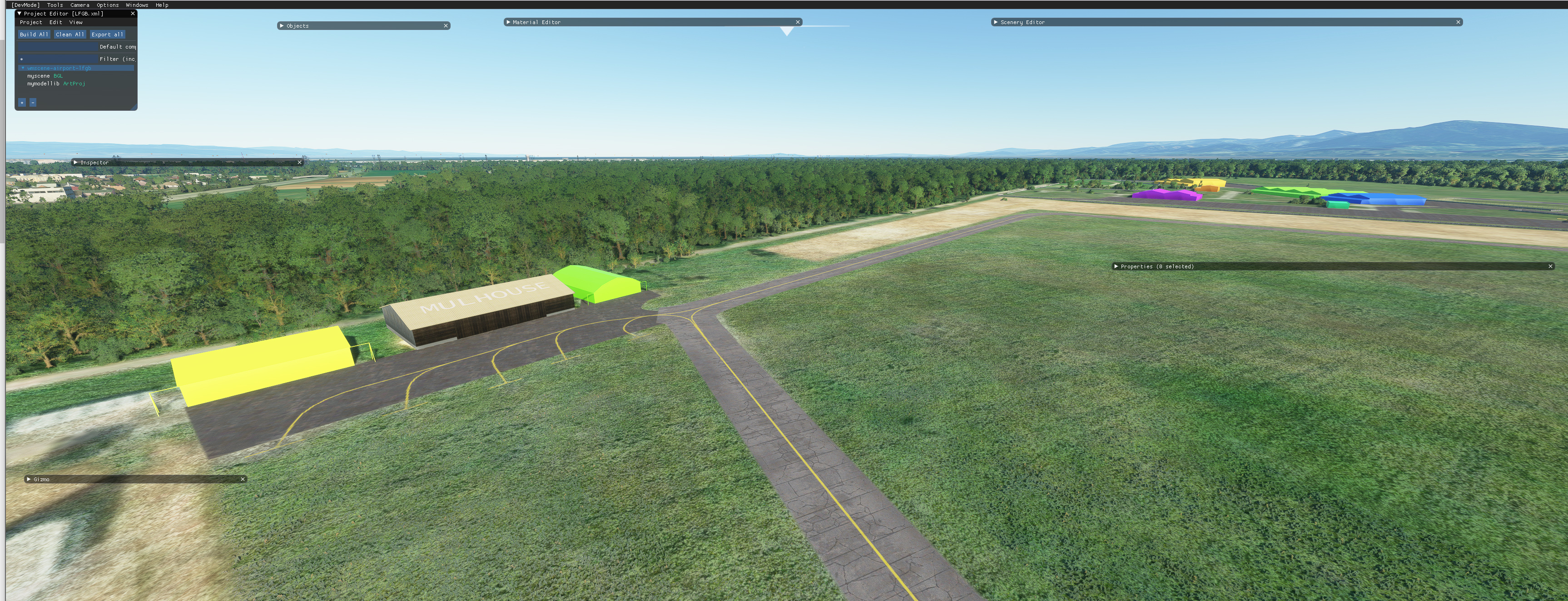Collapse the wmscene-airport-lfgb tree node

point(23,68)
